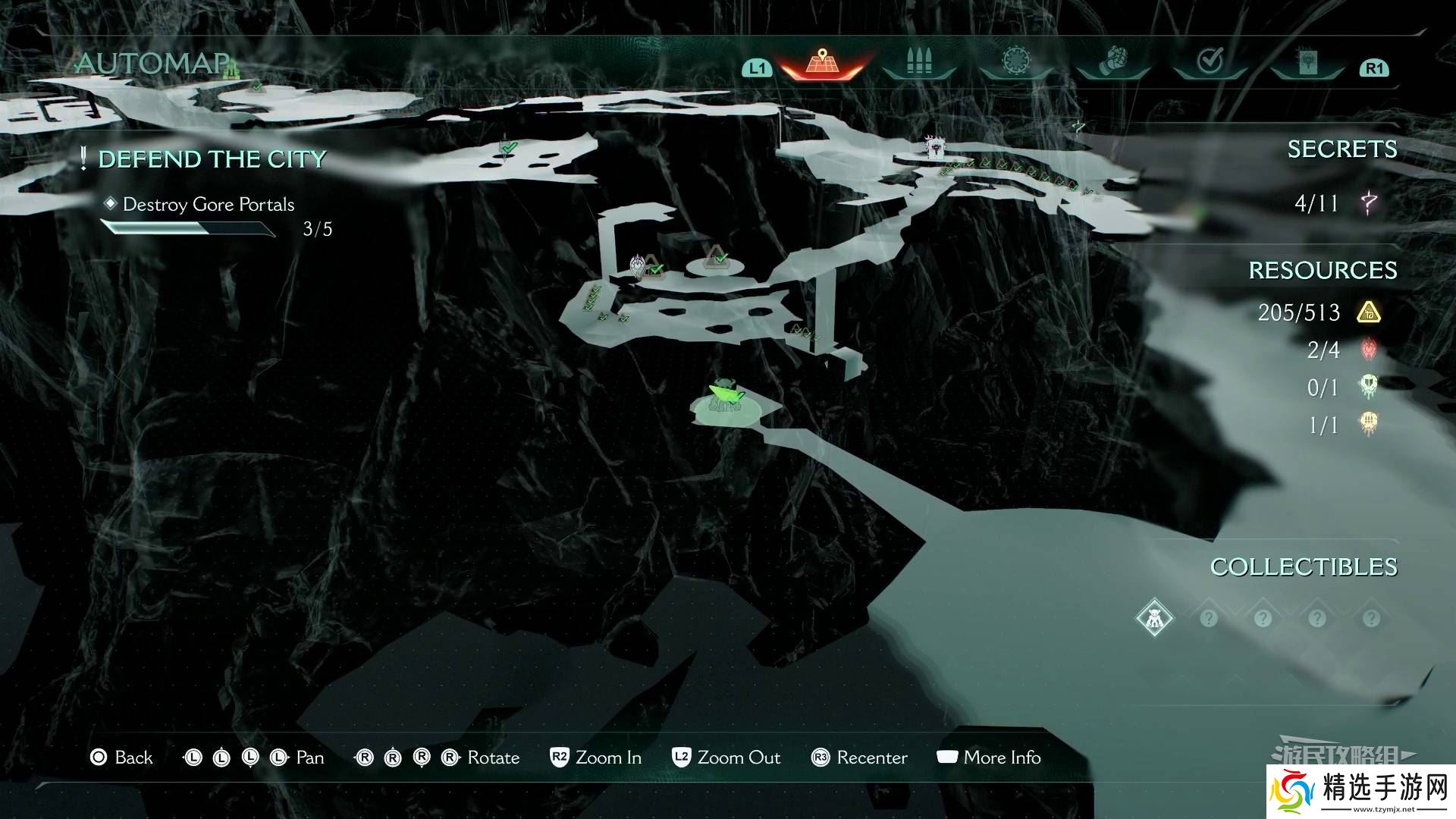1456x819 pixels.
Task: Open the circular saw shield tab
Action: pyautogui.click(x=1015, y=62)
